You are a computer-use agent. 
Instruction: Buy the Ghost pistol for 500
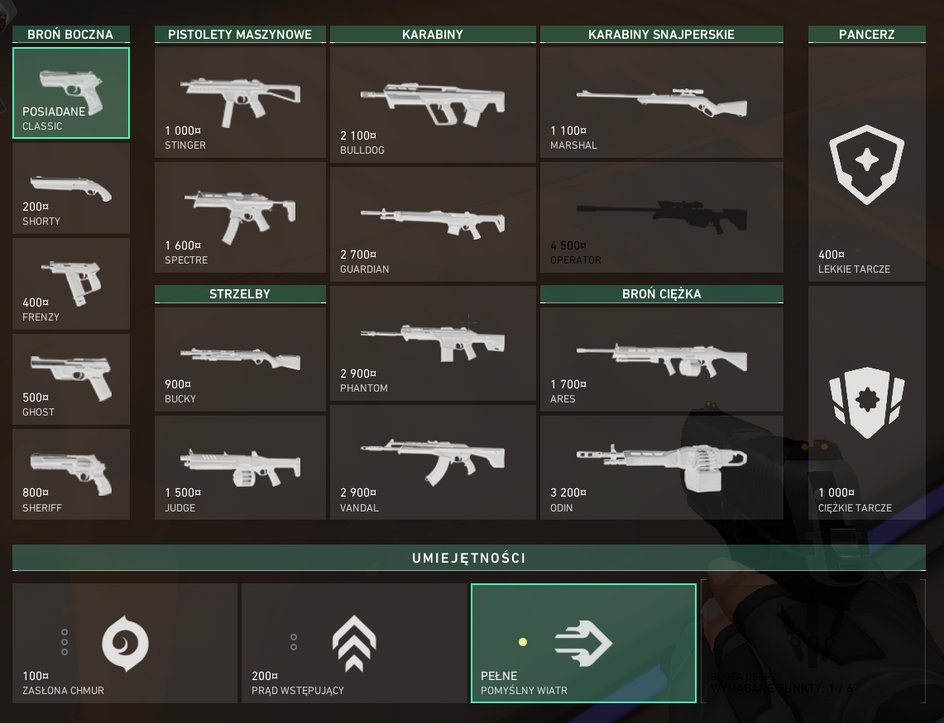[x=71, y=379]
